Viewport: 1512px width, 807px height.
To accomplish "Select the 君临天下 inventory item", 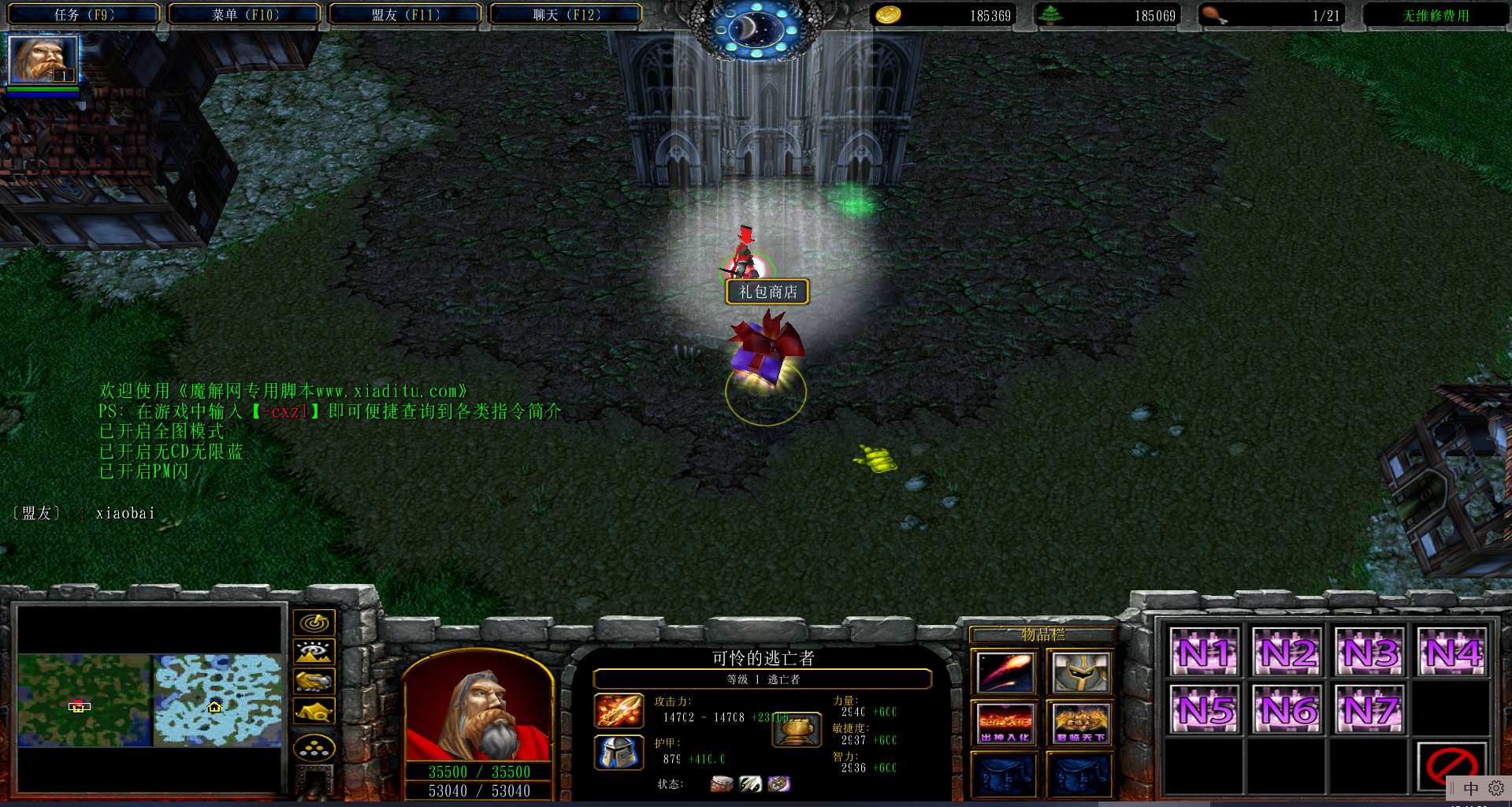I will tap(1080, 723).
